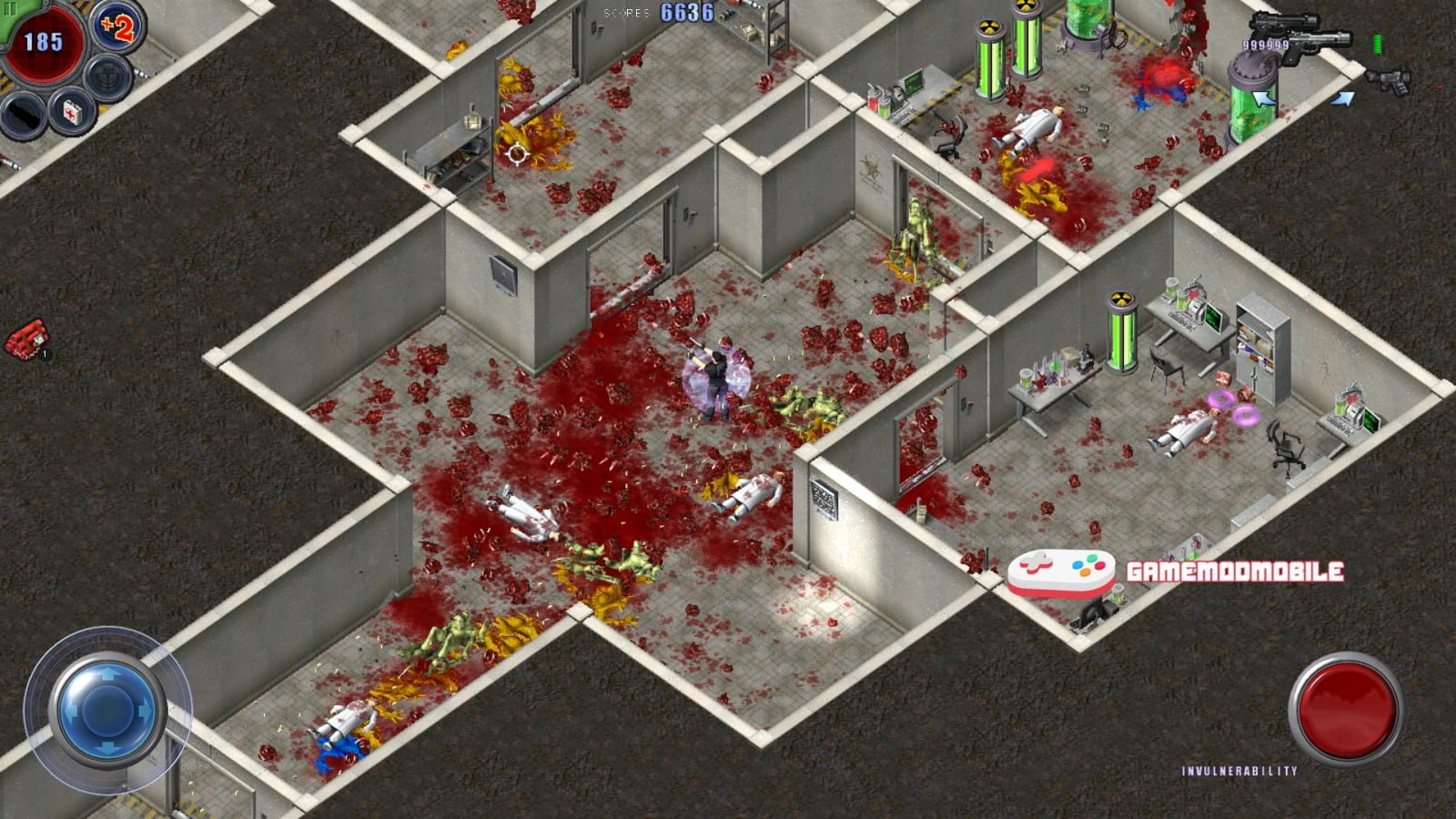Click the +2 extra lives icon
The image size is (1456, 819).
[x=116, y=27]
